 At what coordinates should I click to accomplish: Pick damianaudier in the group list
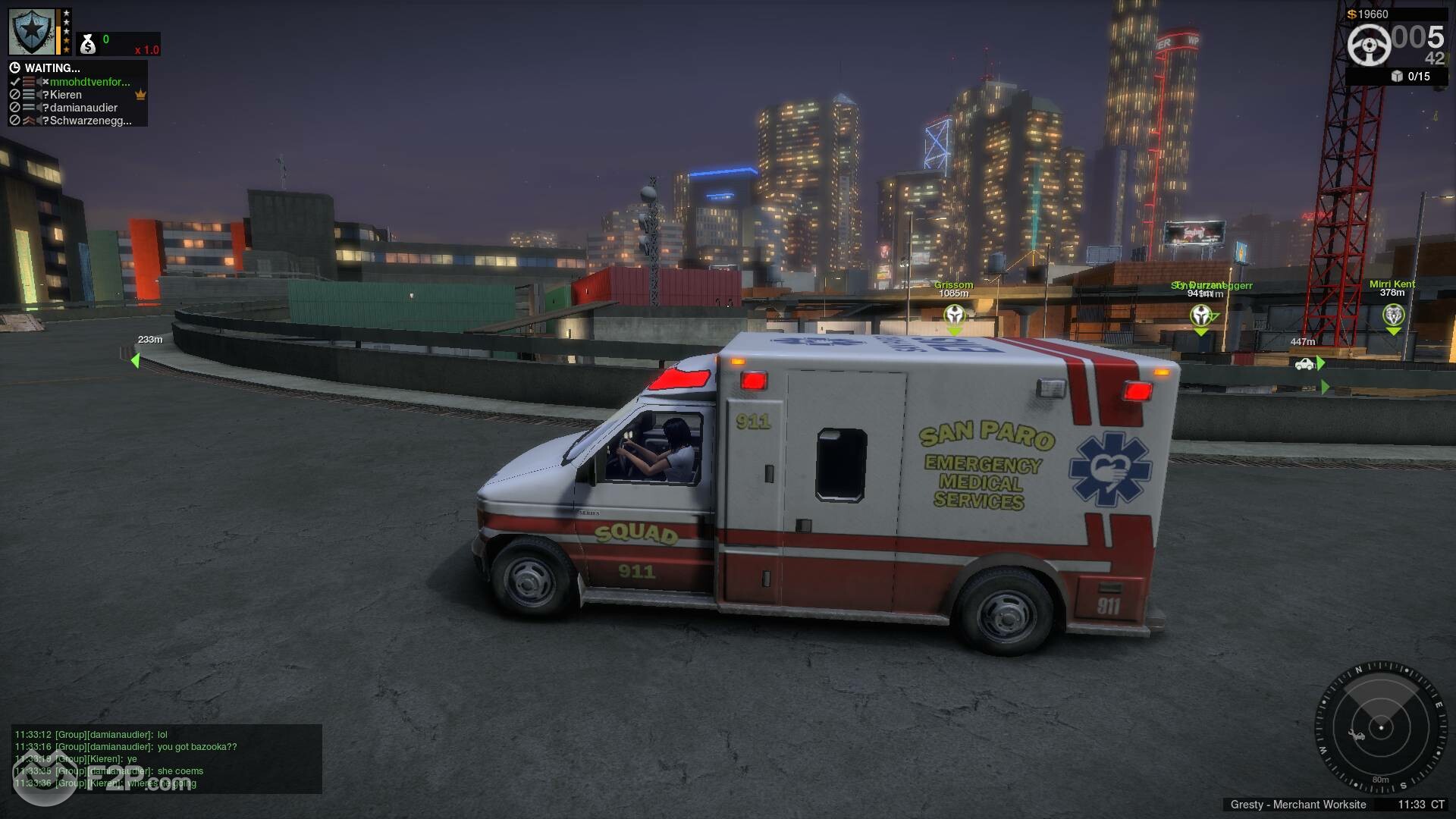pyautogui.click(x=83, y=108)
